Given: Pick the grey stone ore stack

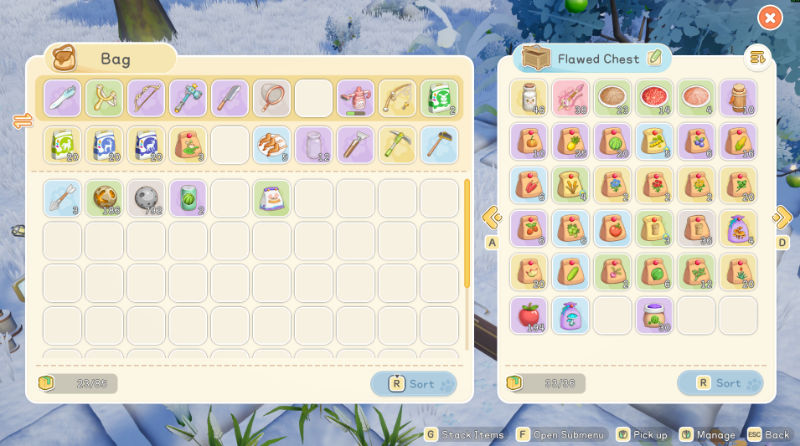Looking at the screenshot, I should click(x=146, y=198).
